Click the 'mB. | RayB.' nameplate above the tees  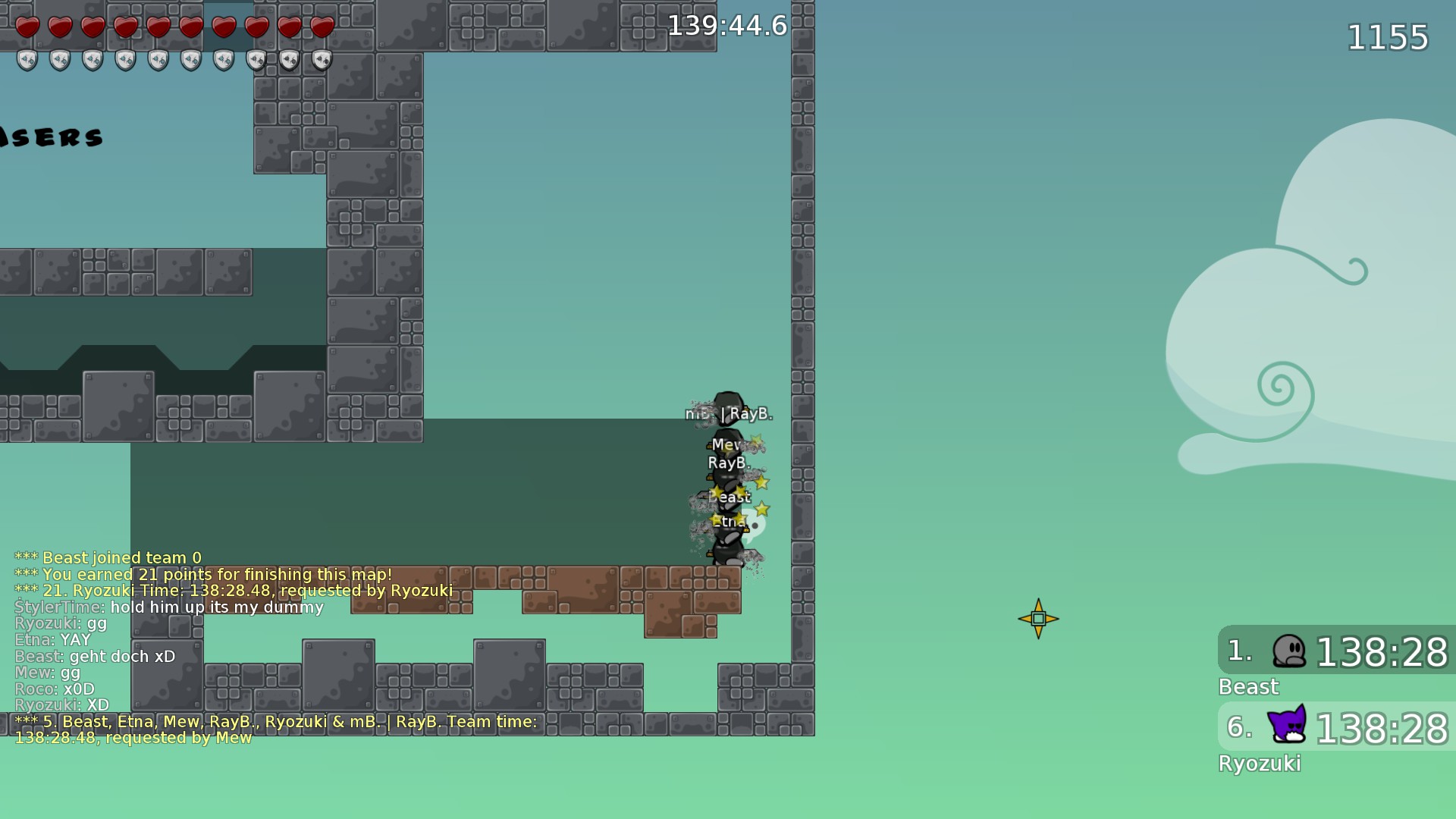point(730,414)
